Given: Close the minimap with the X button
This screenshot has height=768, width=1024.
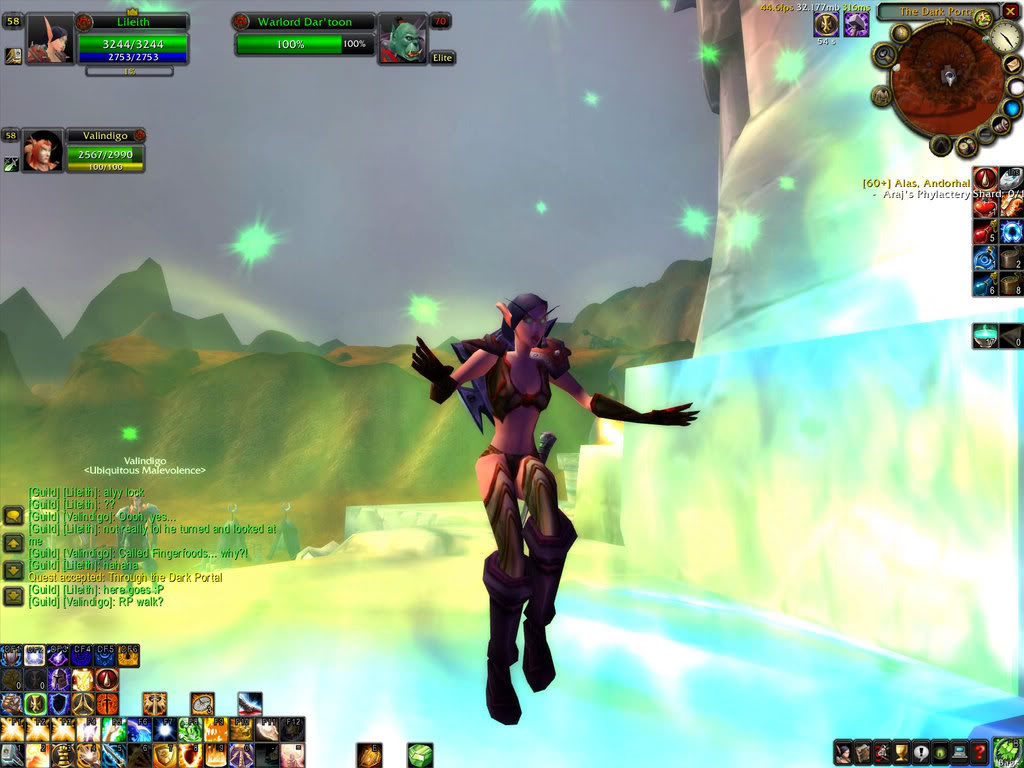Looking at the screenshot, I should (x=1010, y=11).
